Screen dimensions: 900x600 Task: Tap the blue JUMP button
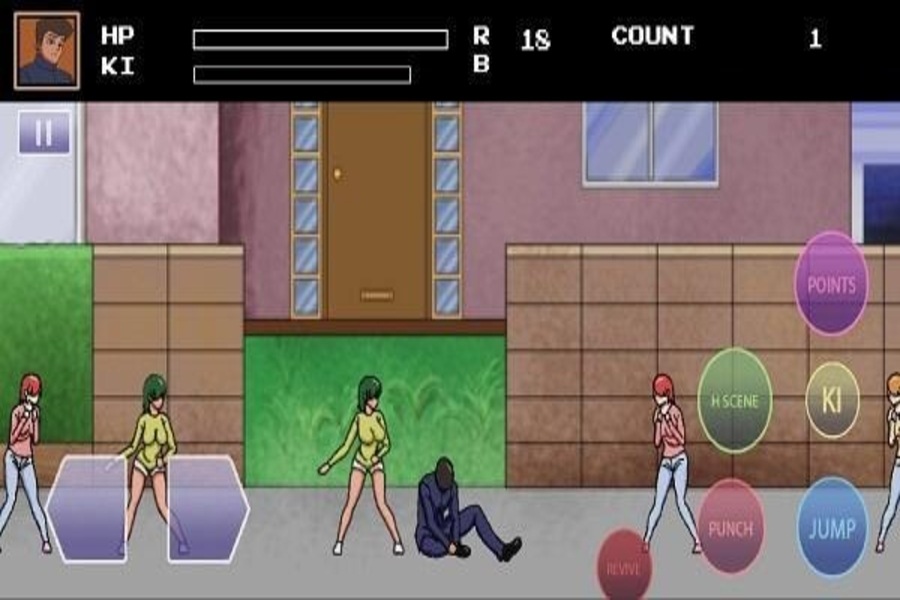(832, 528)
